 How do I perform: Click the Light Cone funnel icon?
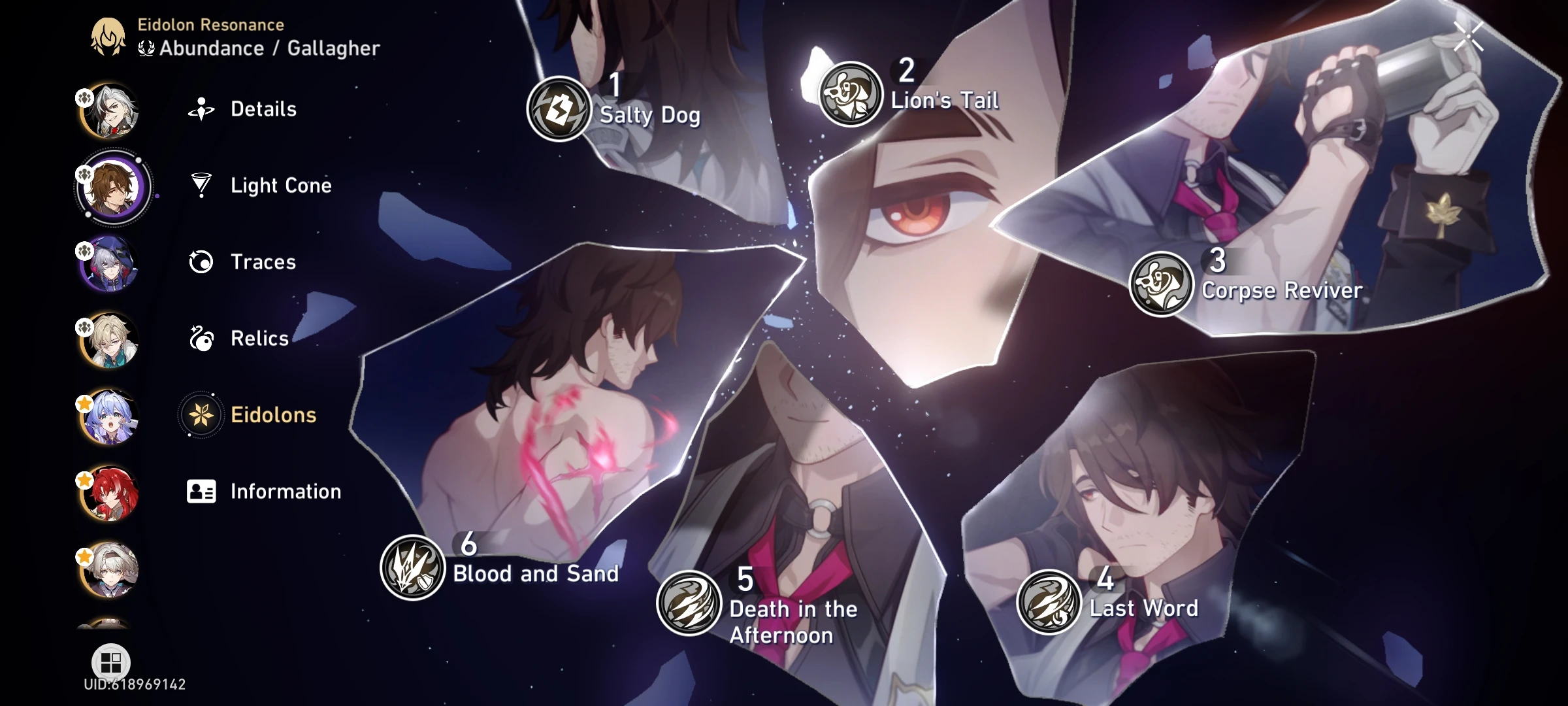(x=202, y=186)
